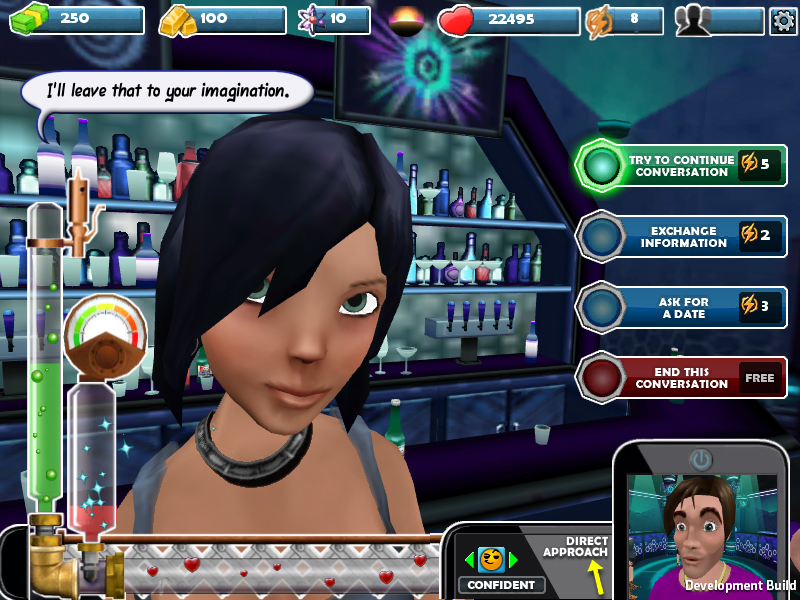This screenshot has width=800, height=600.
Task: Tap the gold bars icon
Action: [x=179, y=19]
